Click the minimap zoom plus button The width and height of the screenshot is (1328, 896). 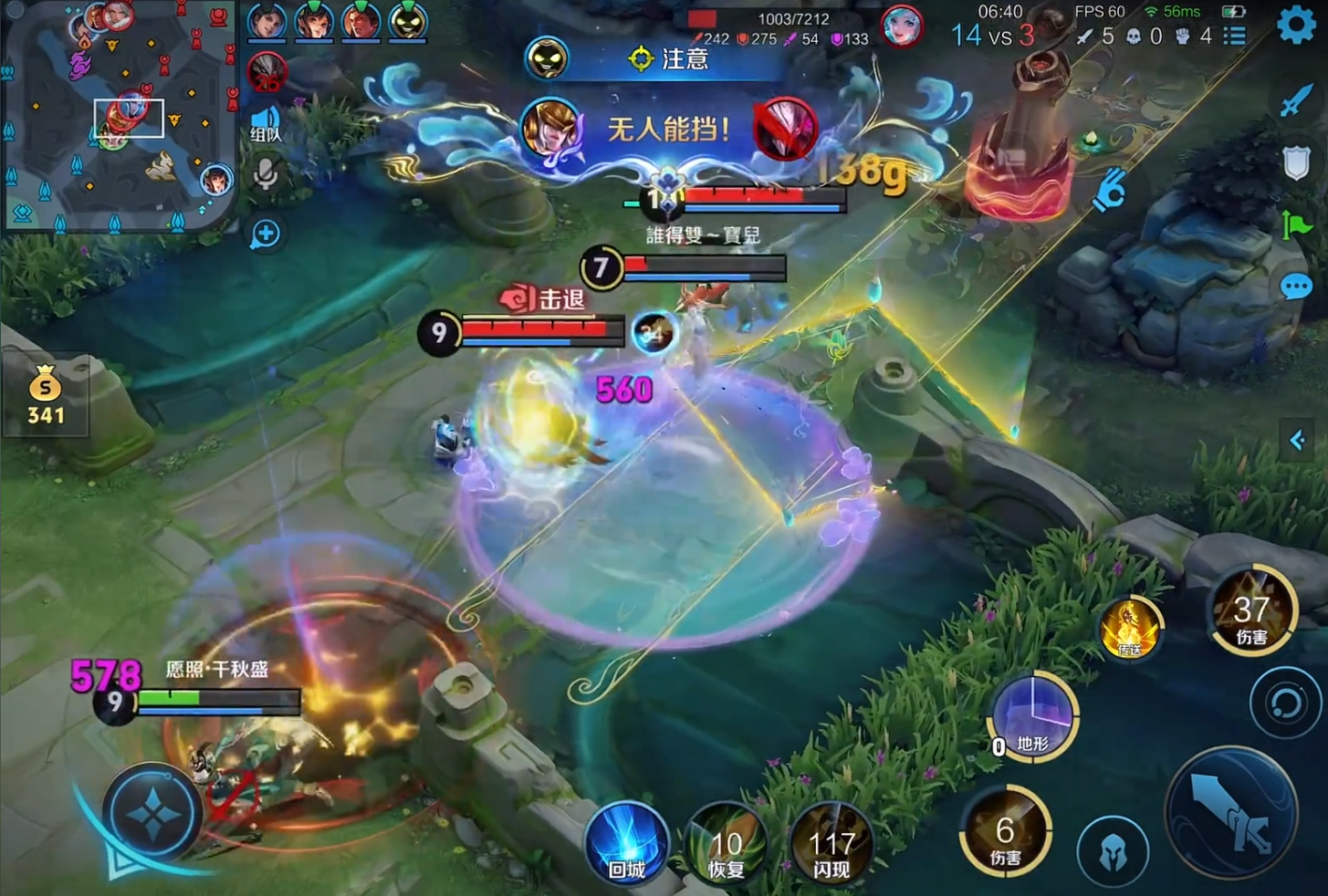tap(266, 234)
